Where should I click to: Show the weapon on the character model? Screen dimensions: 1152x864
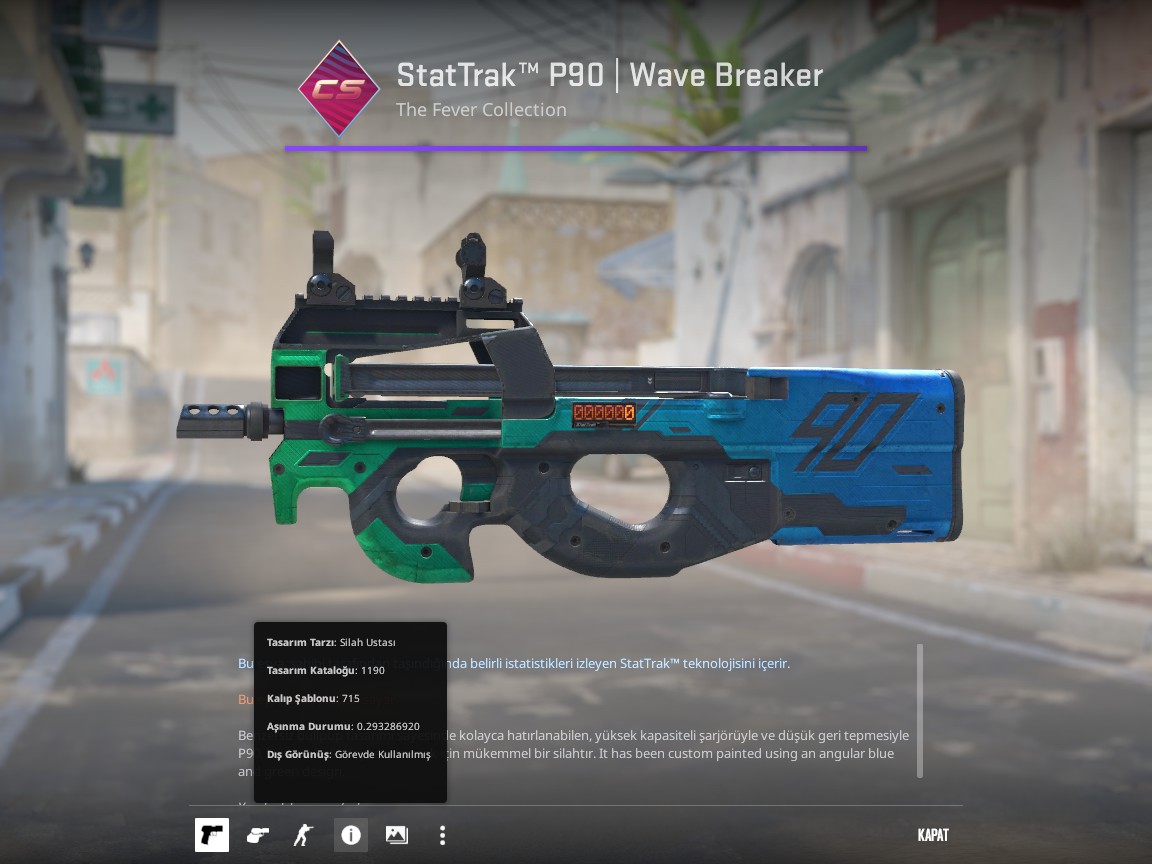coord(303,835)
